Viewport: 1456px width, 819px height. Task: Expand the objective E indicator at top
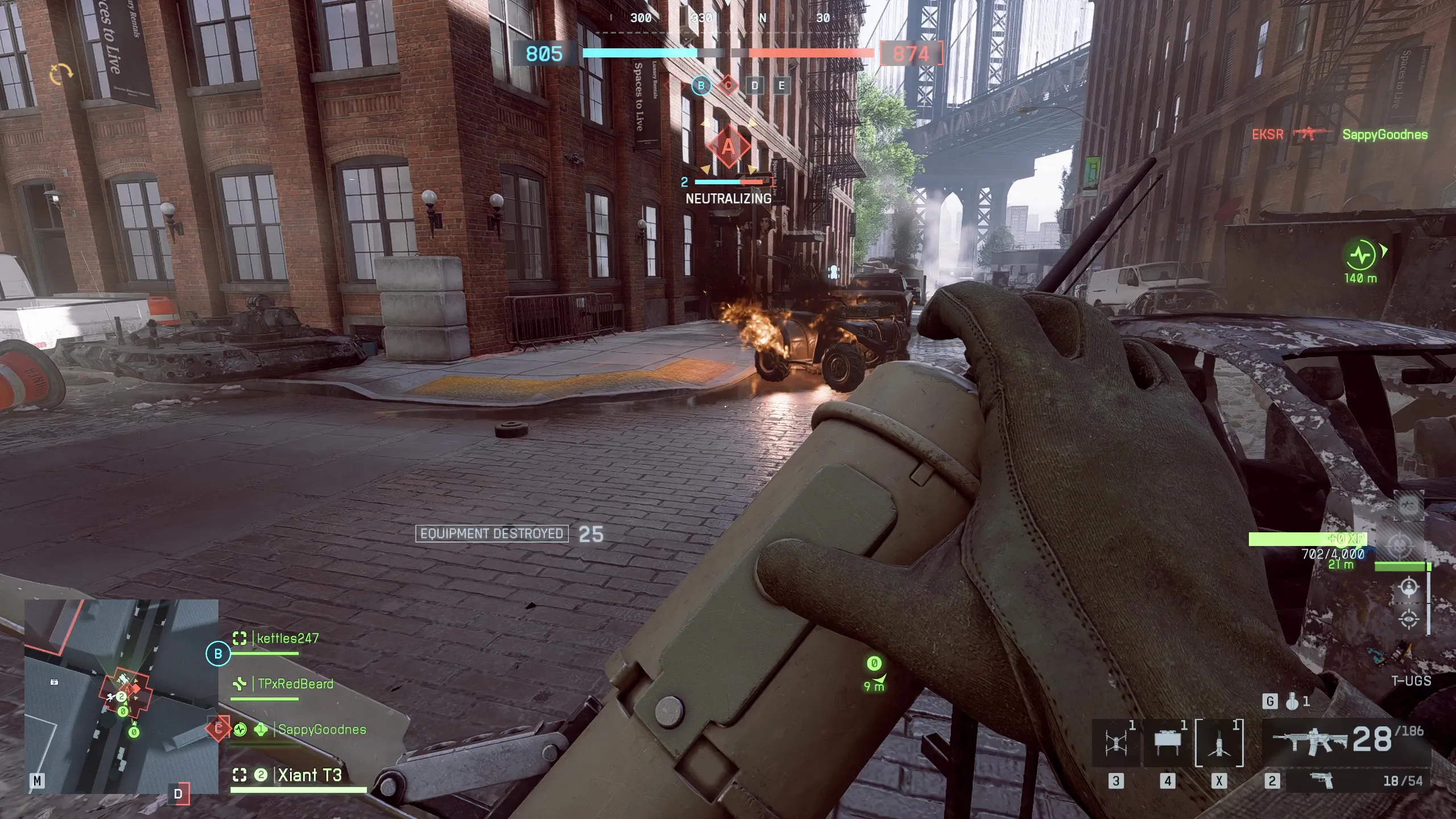point(781,85)
